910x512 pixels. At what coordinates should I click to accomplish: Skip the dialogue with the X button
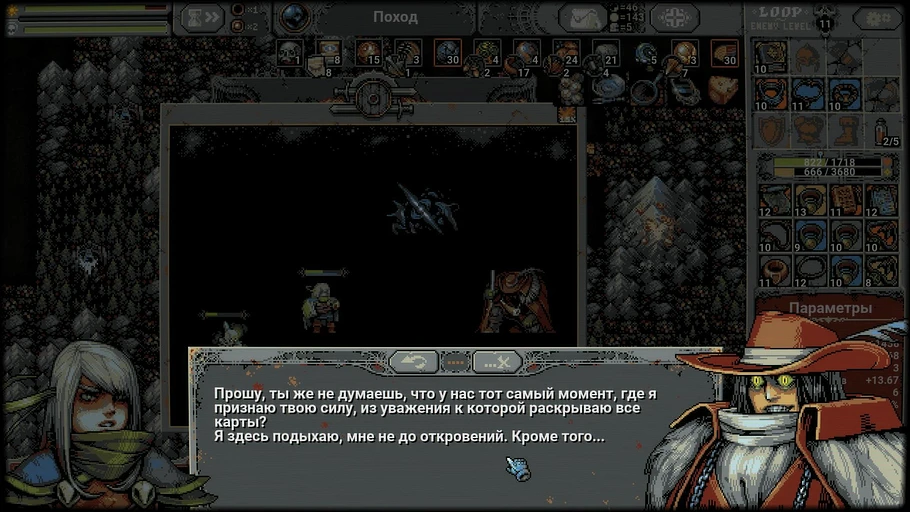pos(497,361)
